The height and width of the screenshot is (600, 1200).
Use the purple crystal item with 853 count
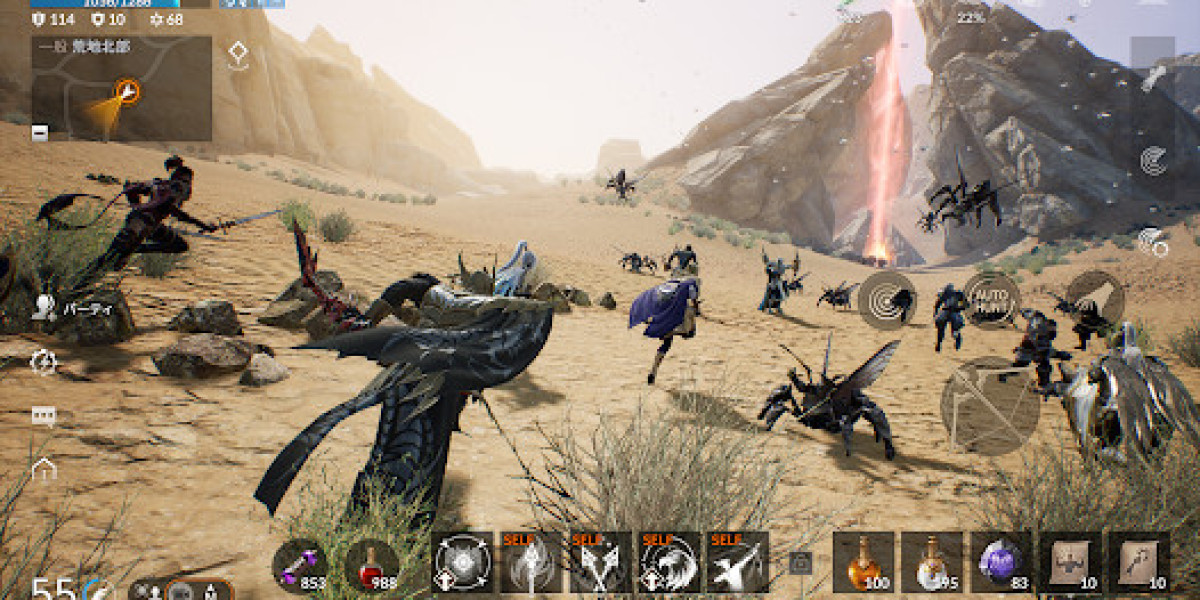300,563
